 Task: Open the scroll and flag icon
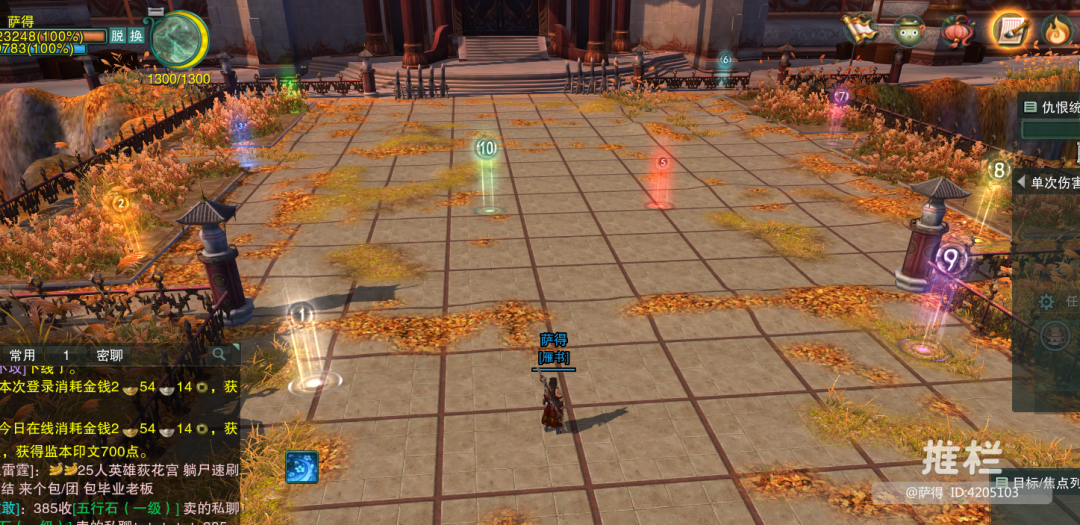click(859, 29)
